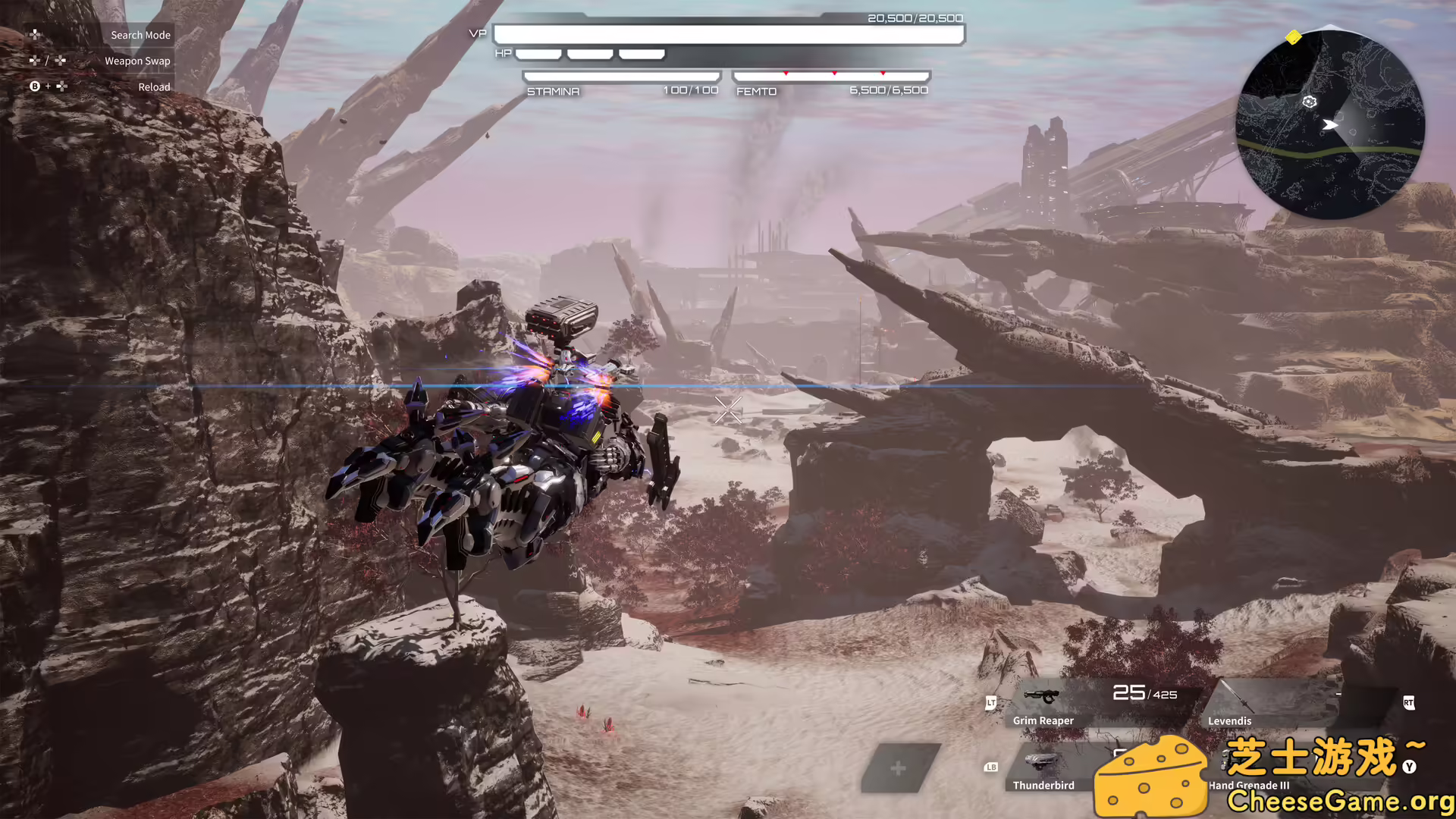Click the RT trigger button icon

pyautogui.click(x=1409, y=703)
